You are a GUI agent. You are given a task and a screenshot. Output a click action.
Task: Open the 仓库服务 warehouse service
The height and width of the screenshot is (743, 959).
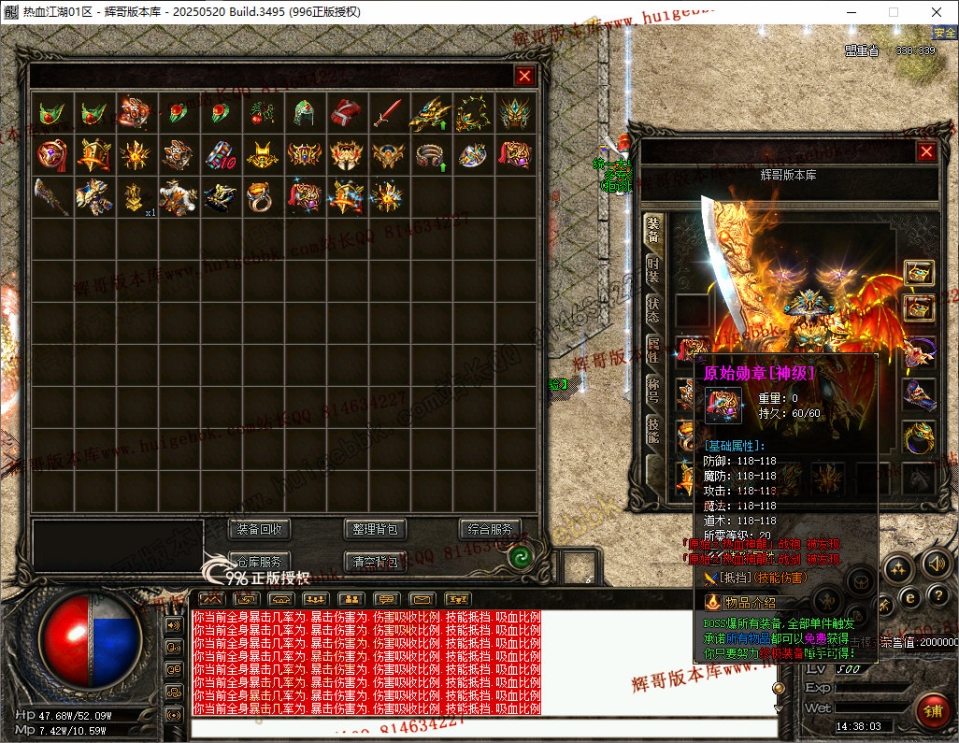[x=260, y=561]
